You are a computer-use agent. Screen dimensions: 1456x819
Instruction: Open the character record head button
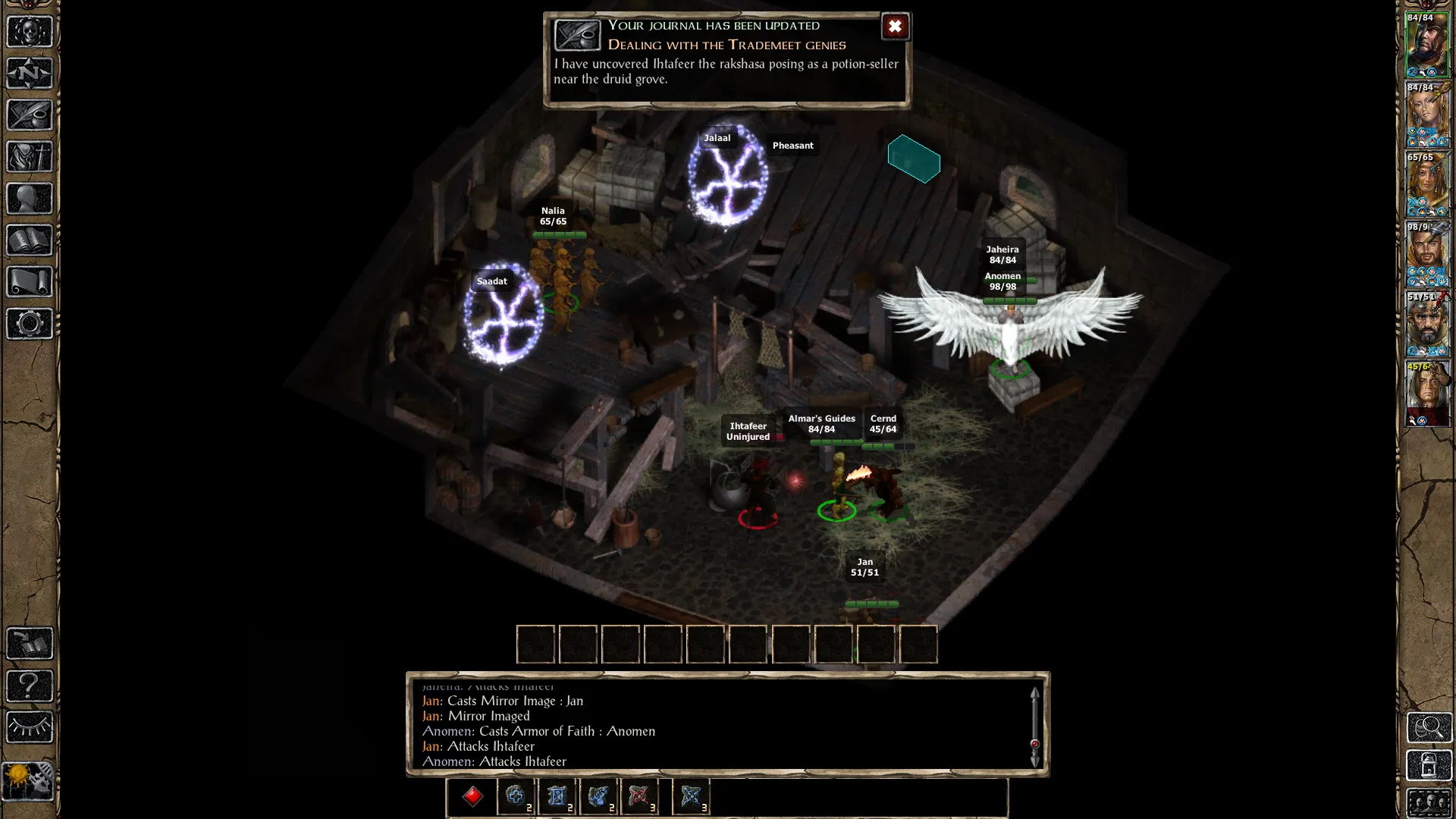coord(30,199)
